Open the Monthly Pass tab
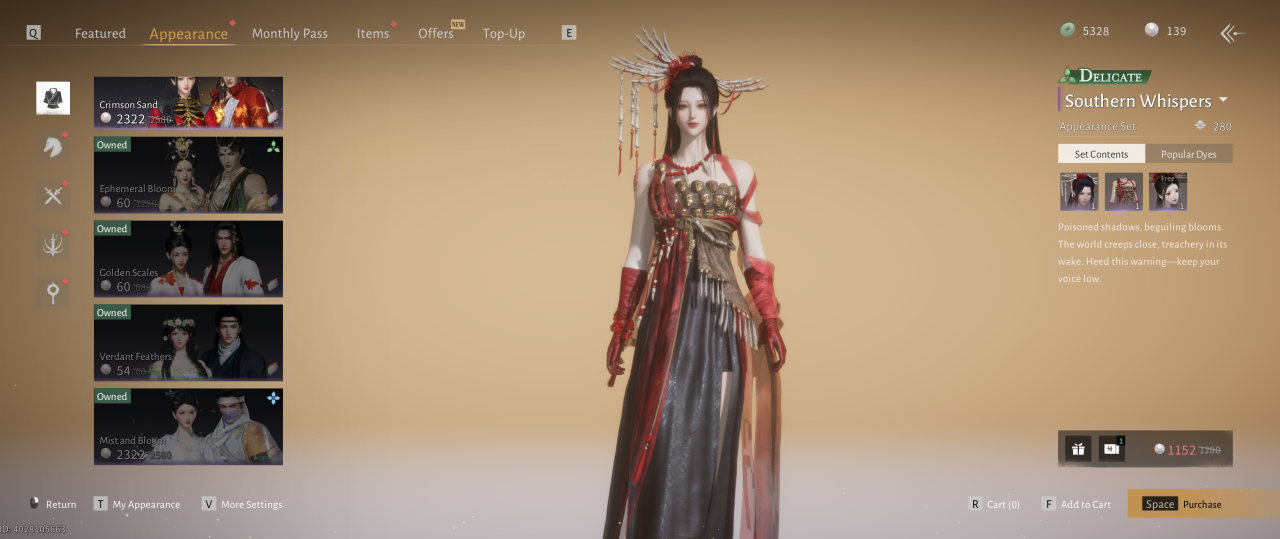 coord(289,33)
